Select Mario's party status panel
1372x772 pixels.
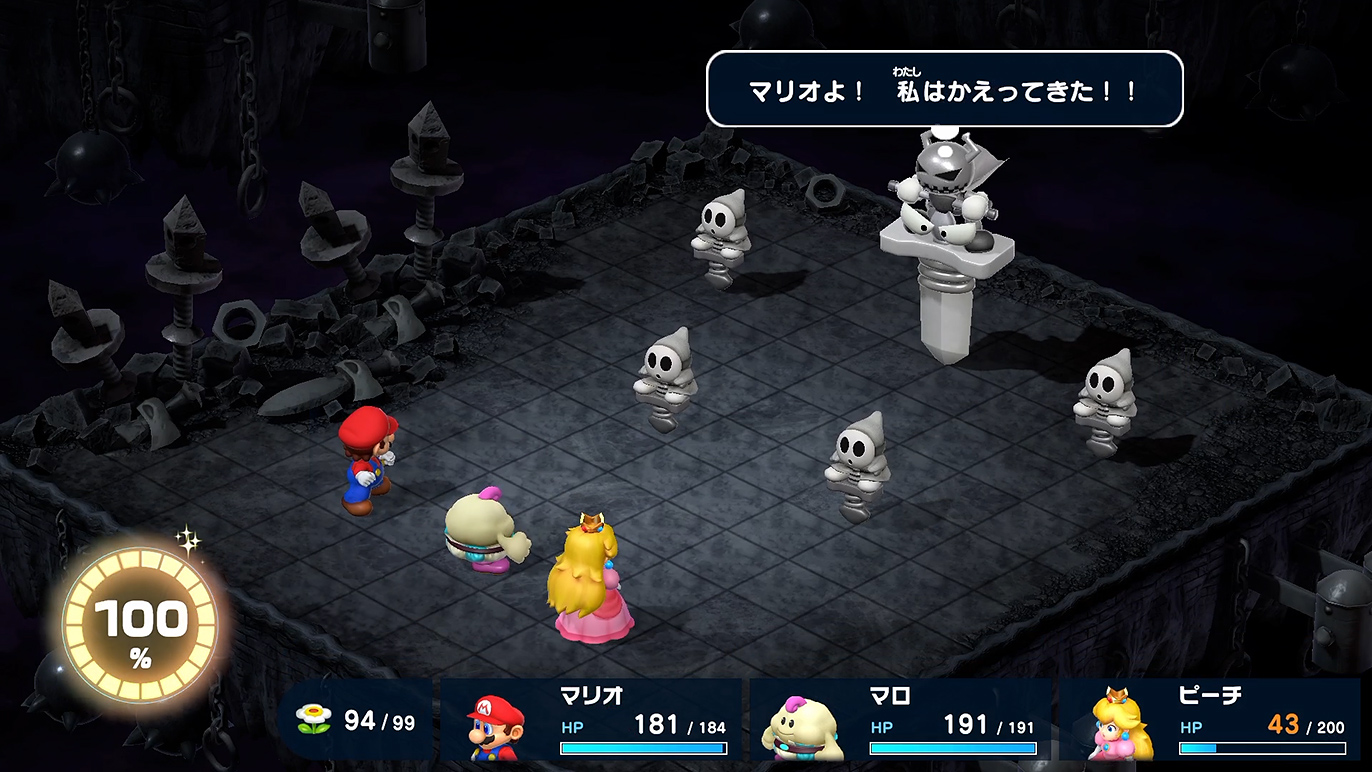(x=591, y=720)
